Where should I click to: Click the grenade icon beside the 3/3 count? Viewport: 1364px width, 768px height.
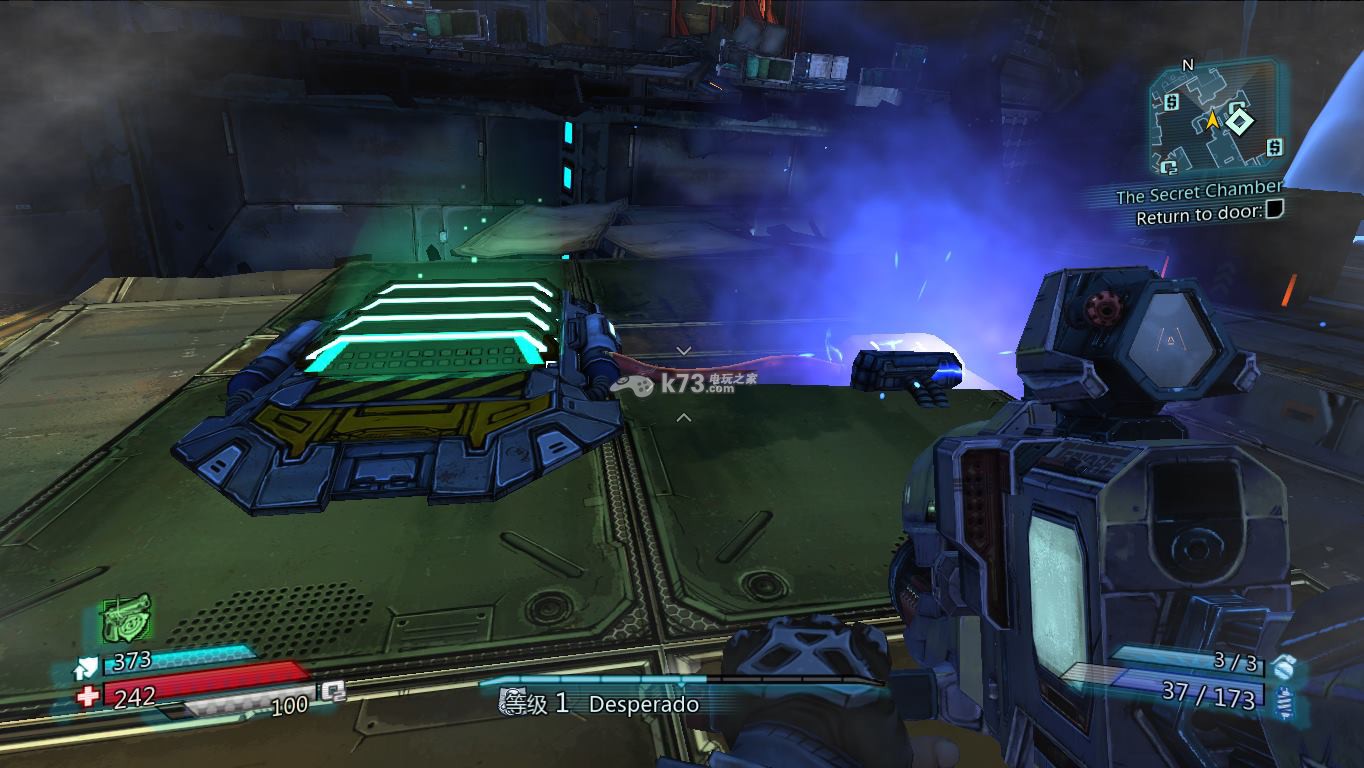[x=1284, y=663]
